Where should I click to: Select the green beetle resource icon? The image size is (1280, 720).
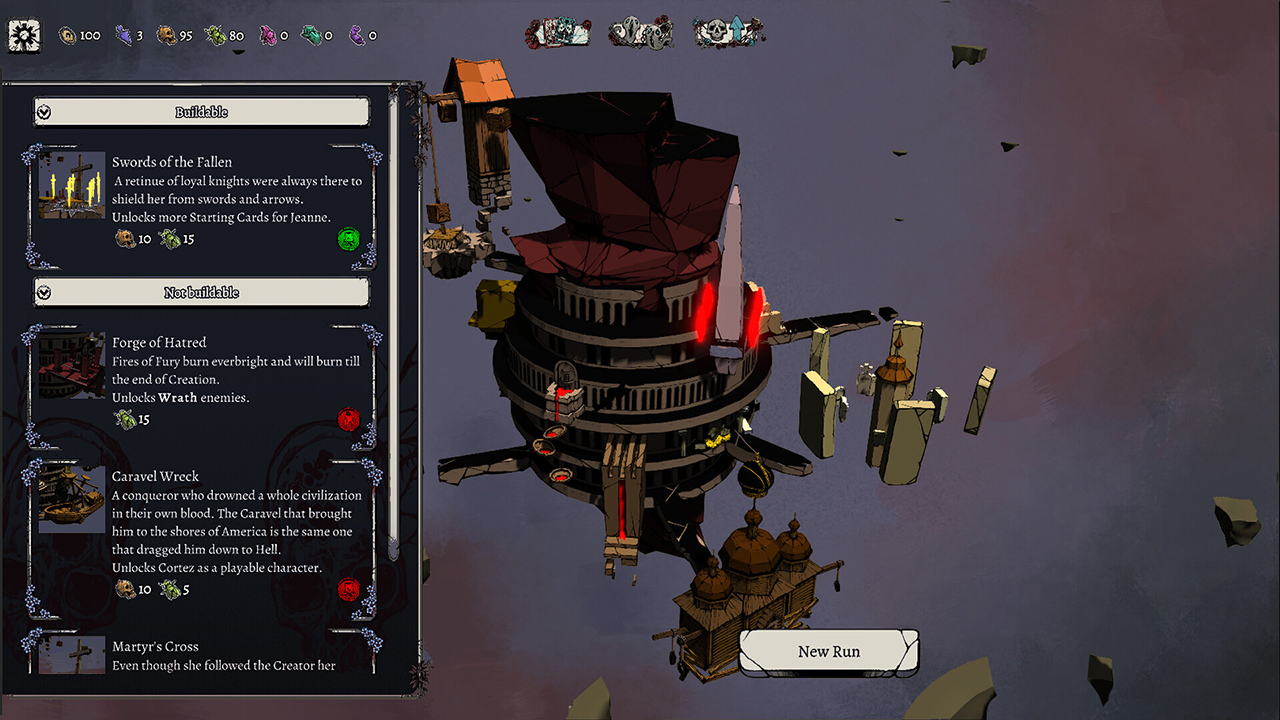(x=215, y=35)
